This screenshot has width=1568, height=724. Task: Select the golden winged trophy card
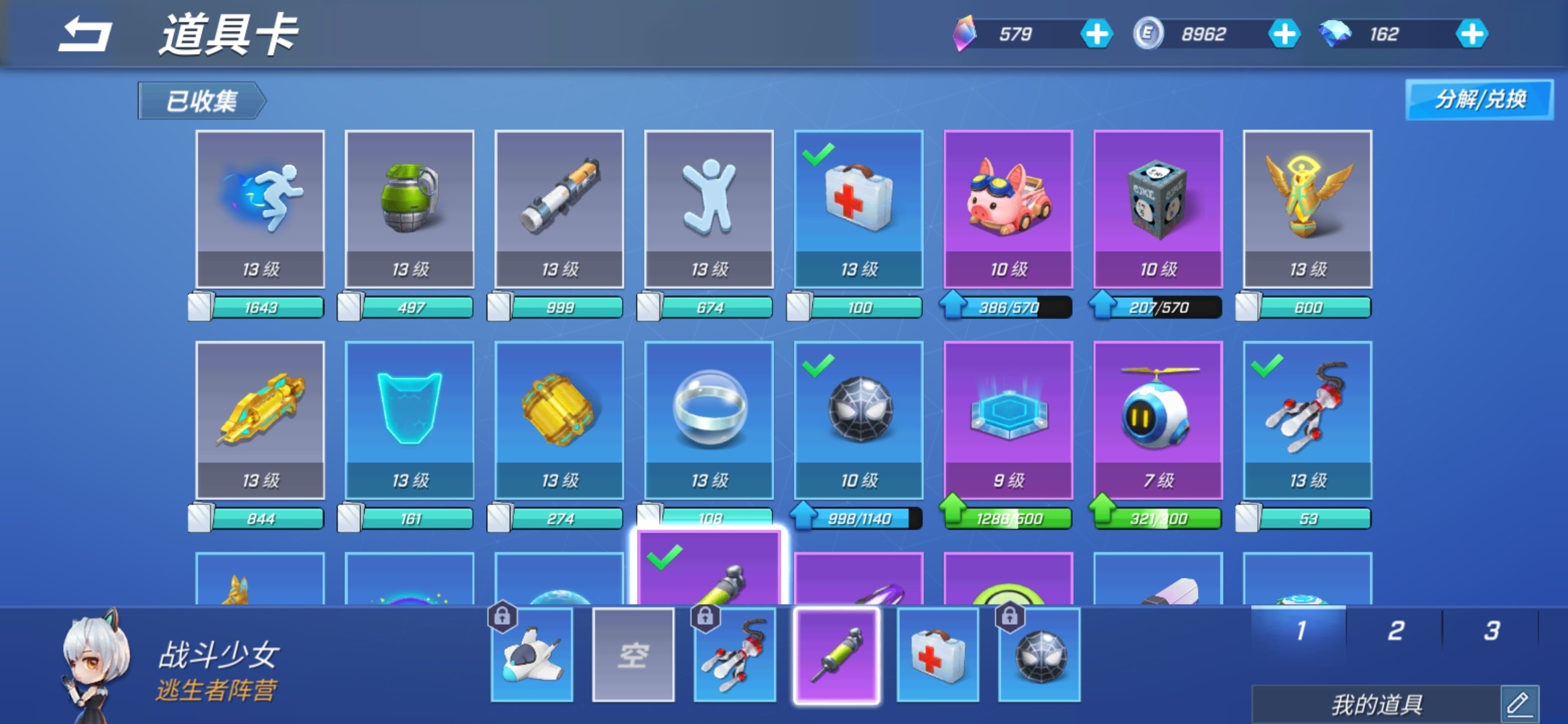tap(1307, 209)
